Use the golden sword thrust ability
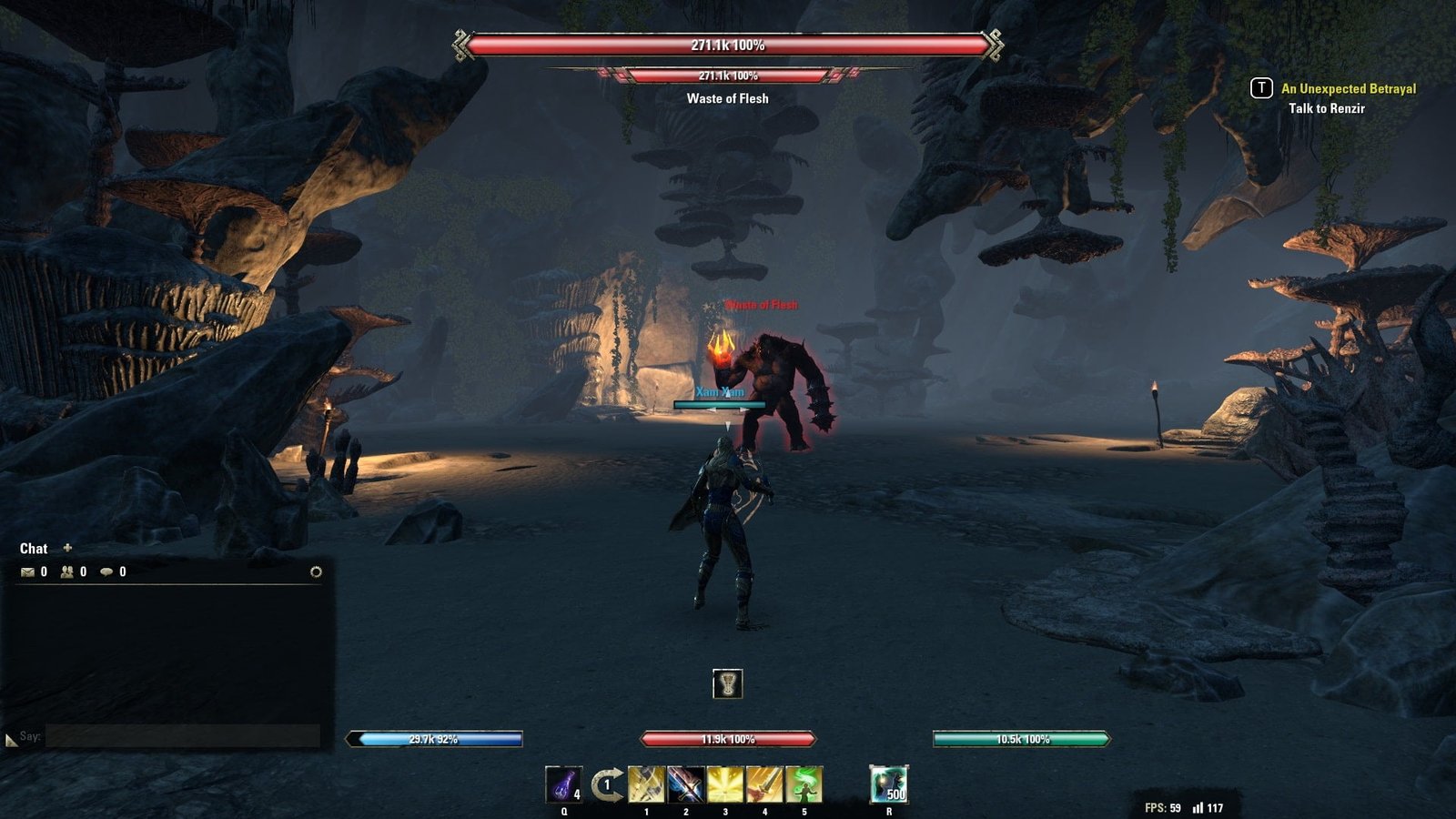Viewport: 1456px width, 819px height. pyautogui.click(x=764, y=784)
